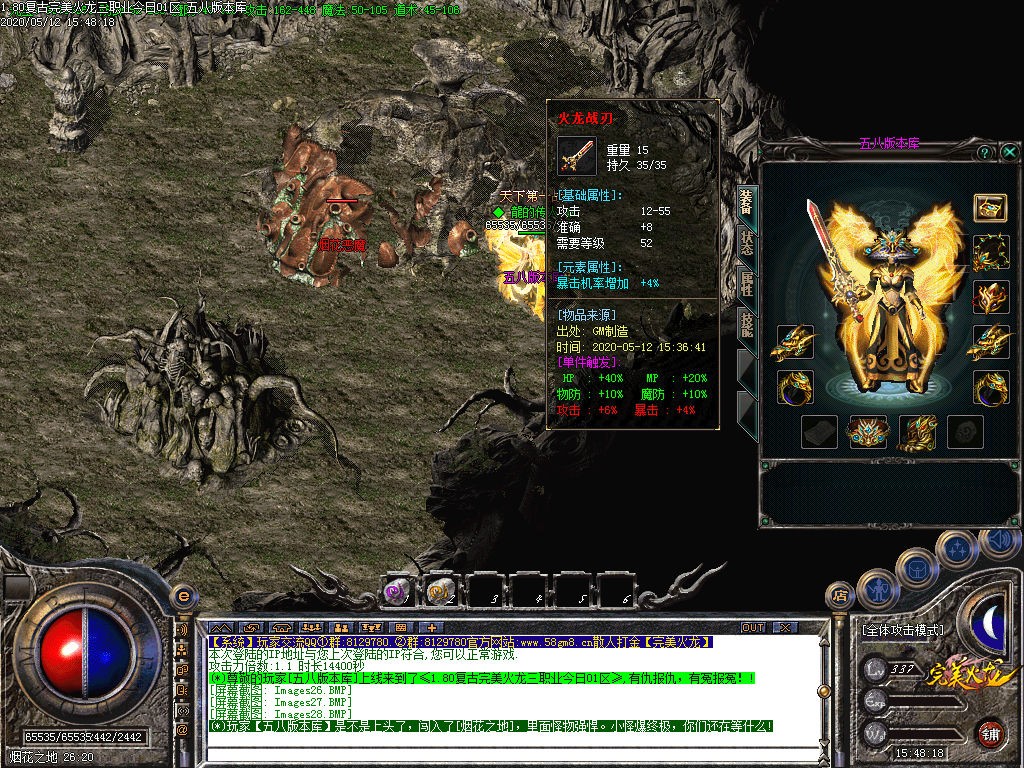Viewport: 1024px width, 768px height.
Task: Toggle the sound speaker button
Action: [x=1000, y=541]
